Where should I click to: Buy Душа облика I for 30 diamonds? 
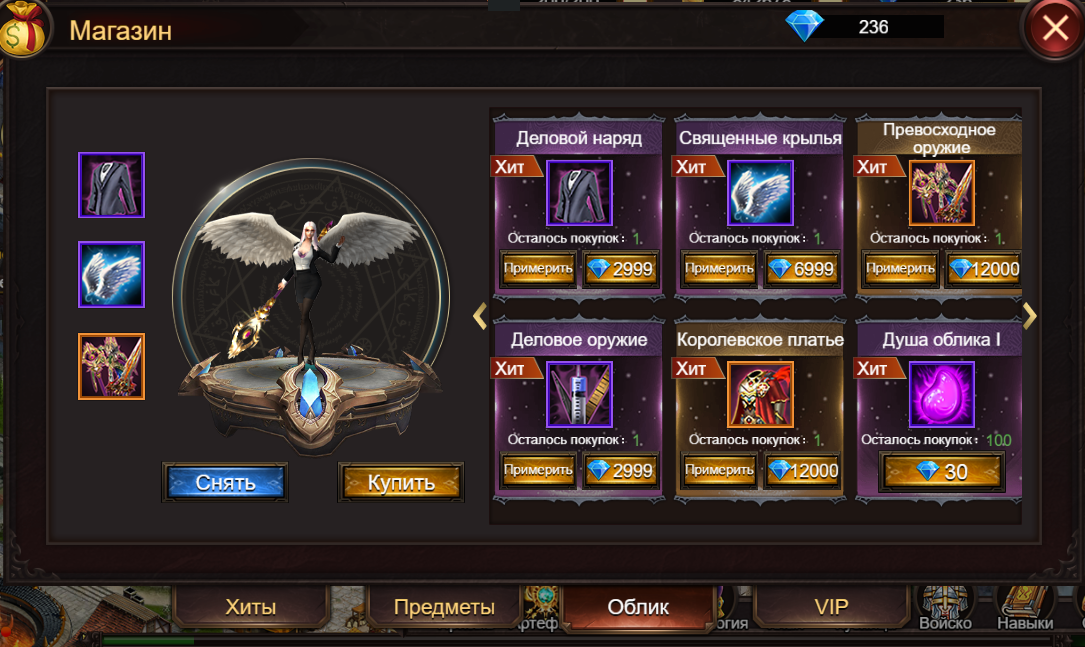point(941,471)
